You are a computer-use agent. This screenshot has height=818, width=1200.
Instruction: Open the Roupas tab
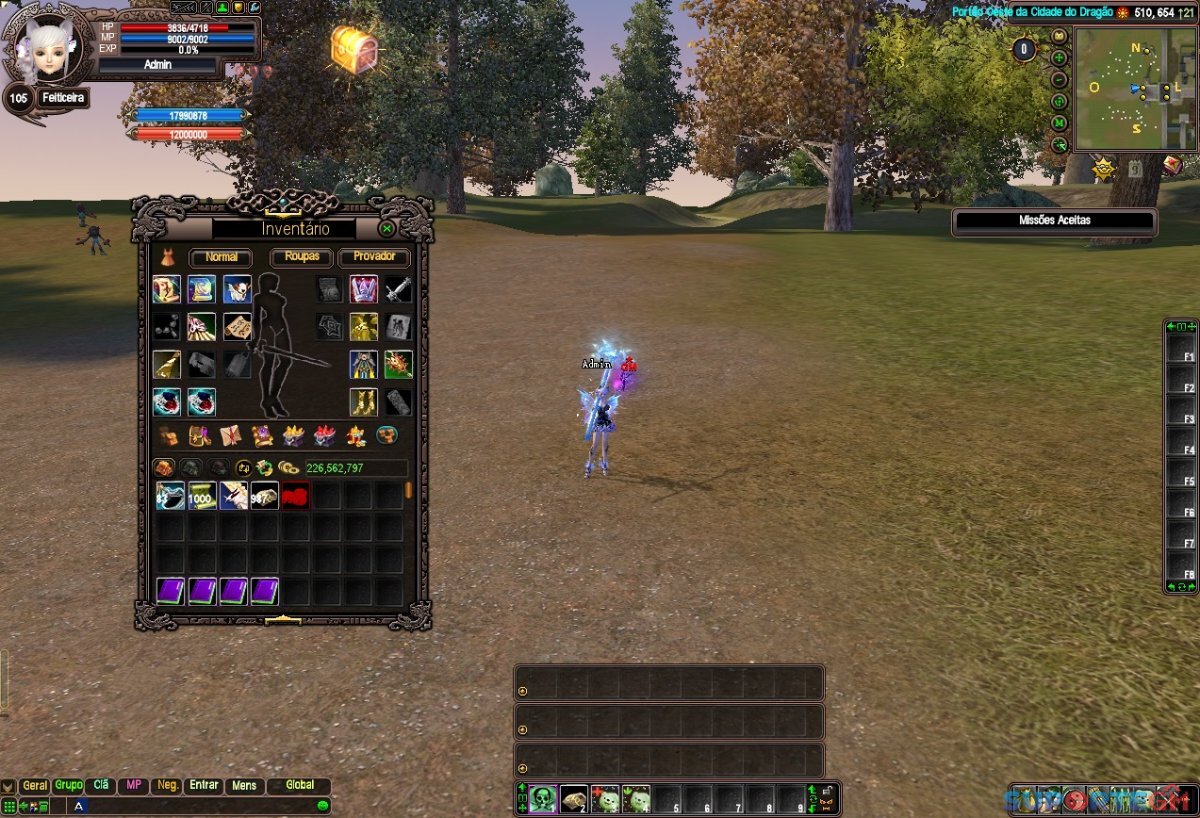click(x=301, y=257)
